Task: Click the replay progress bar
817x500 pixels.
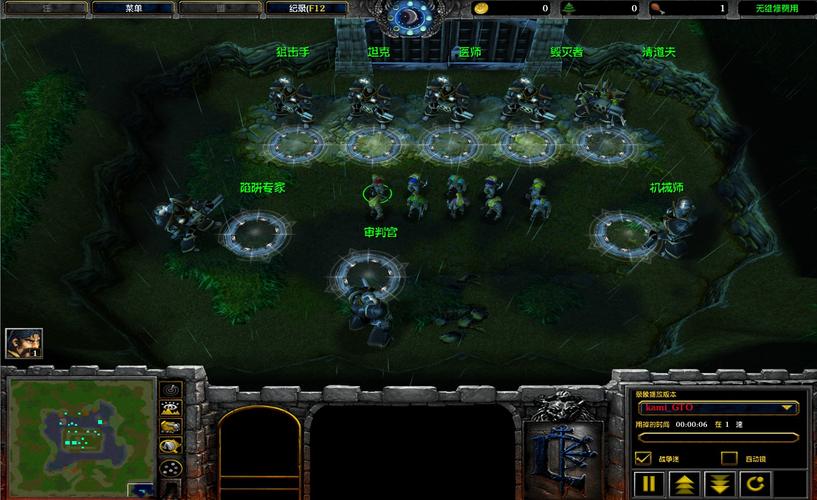Action: tap(716, 437)
